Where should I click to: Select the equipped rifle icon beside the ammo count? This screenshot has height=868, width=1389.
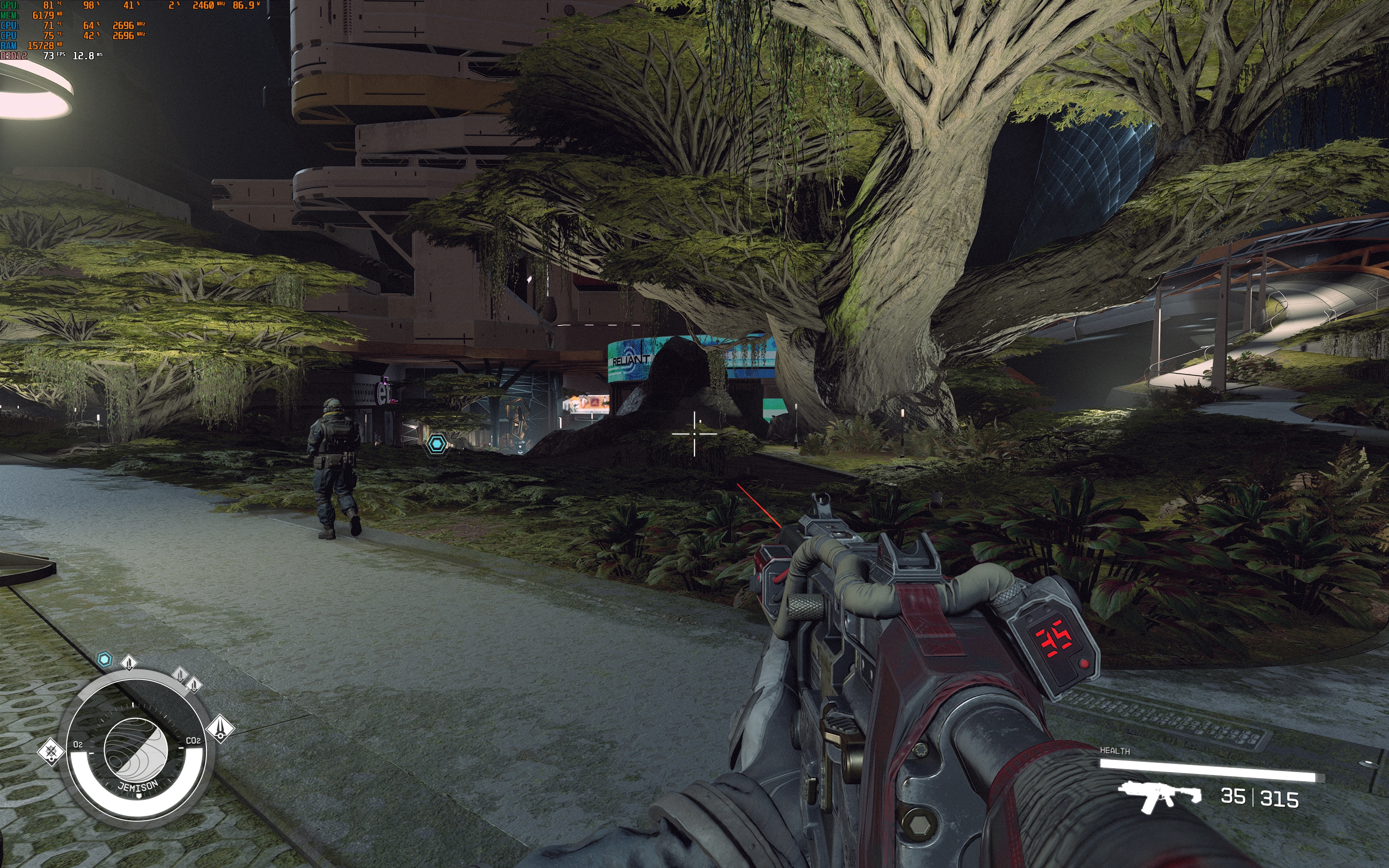(x=1159, y=797)
